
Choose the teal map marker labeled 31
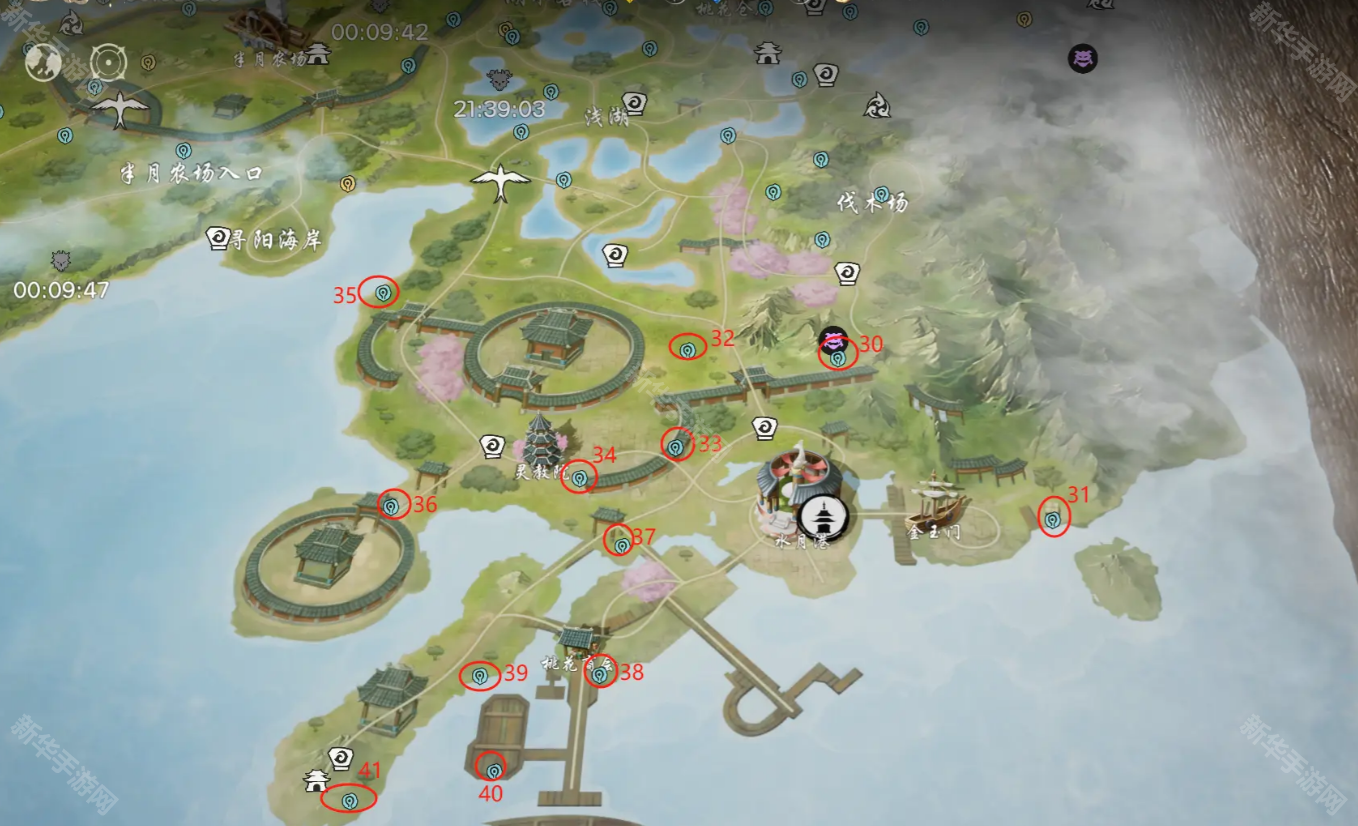[x=1052, y=519]
